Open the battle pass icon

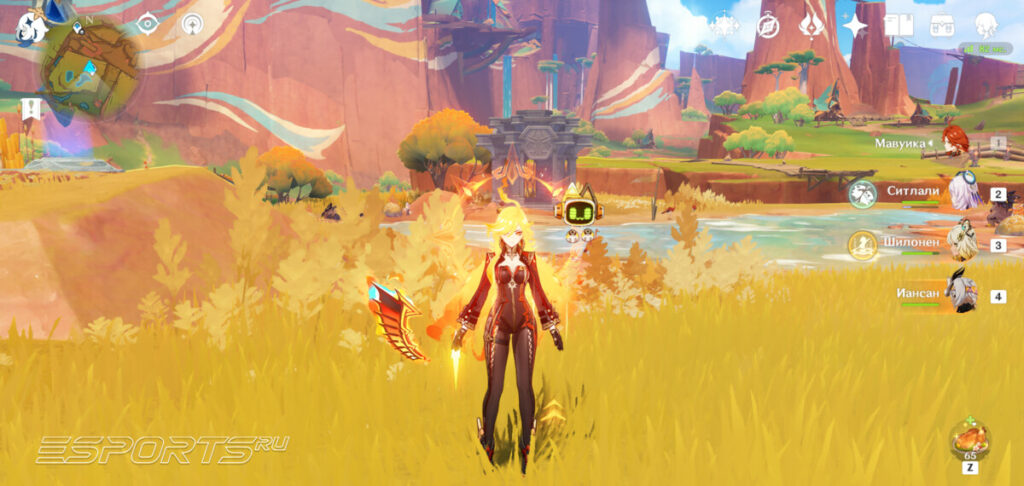coord(811,25)
